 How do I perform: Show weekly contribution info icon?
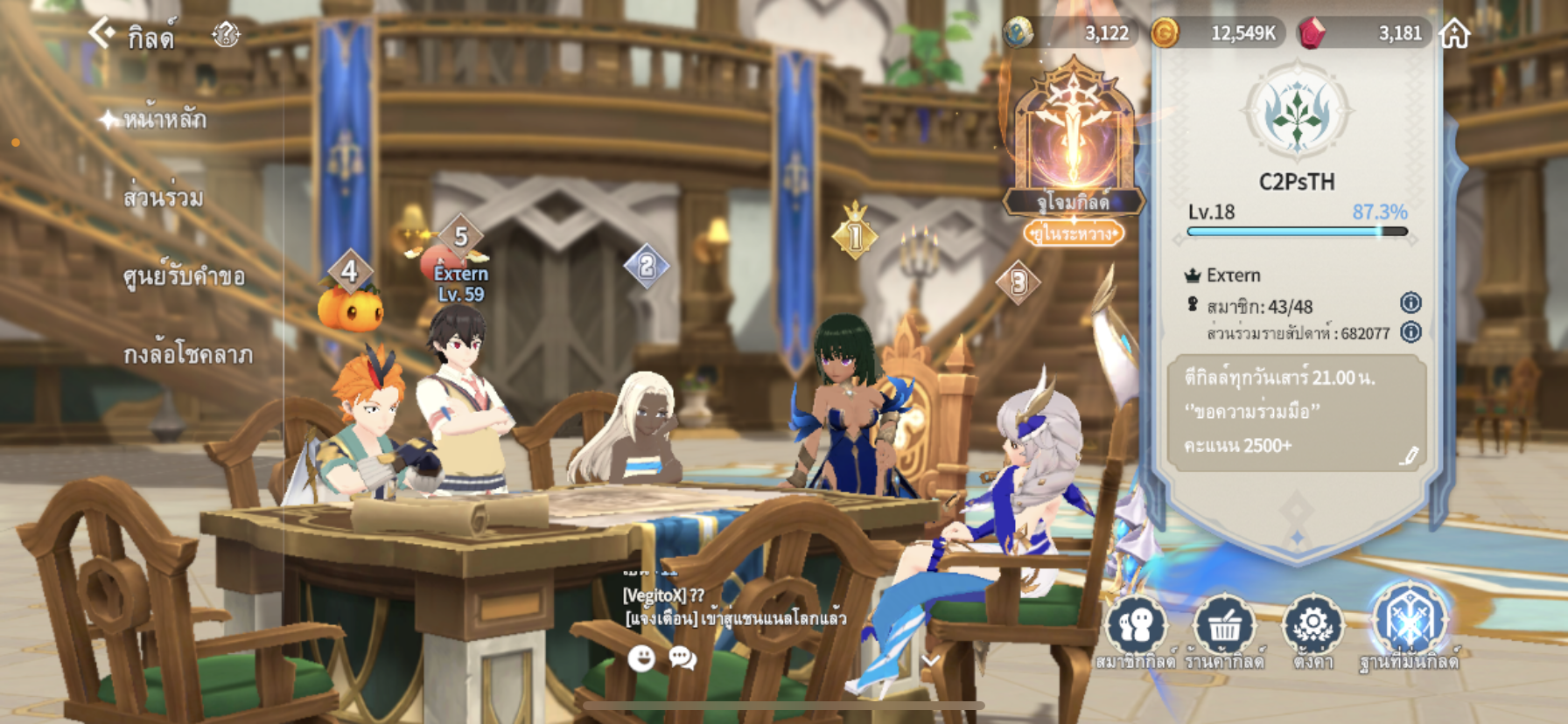(1410, 332)
